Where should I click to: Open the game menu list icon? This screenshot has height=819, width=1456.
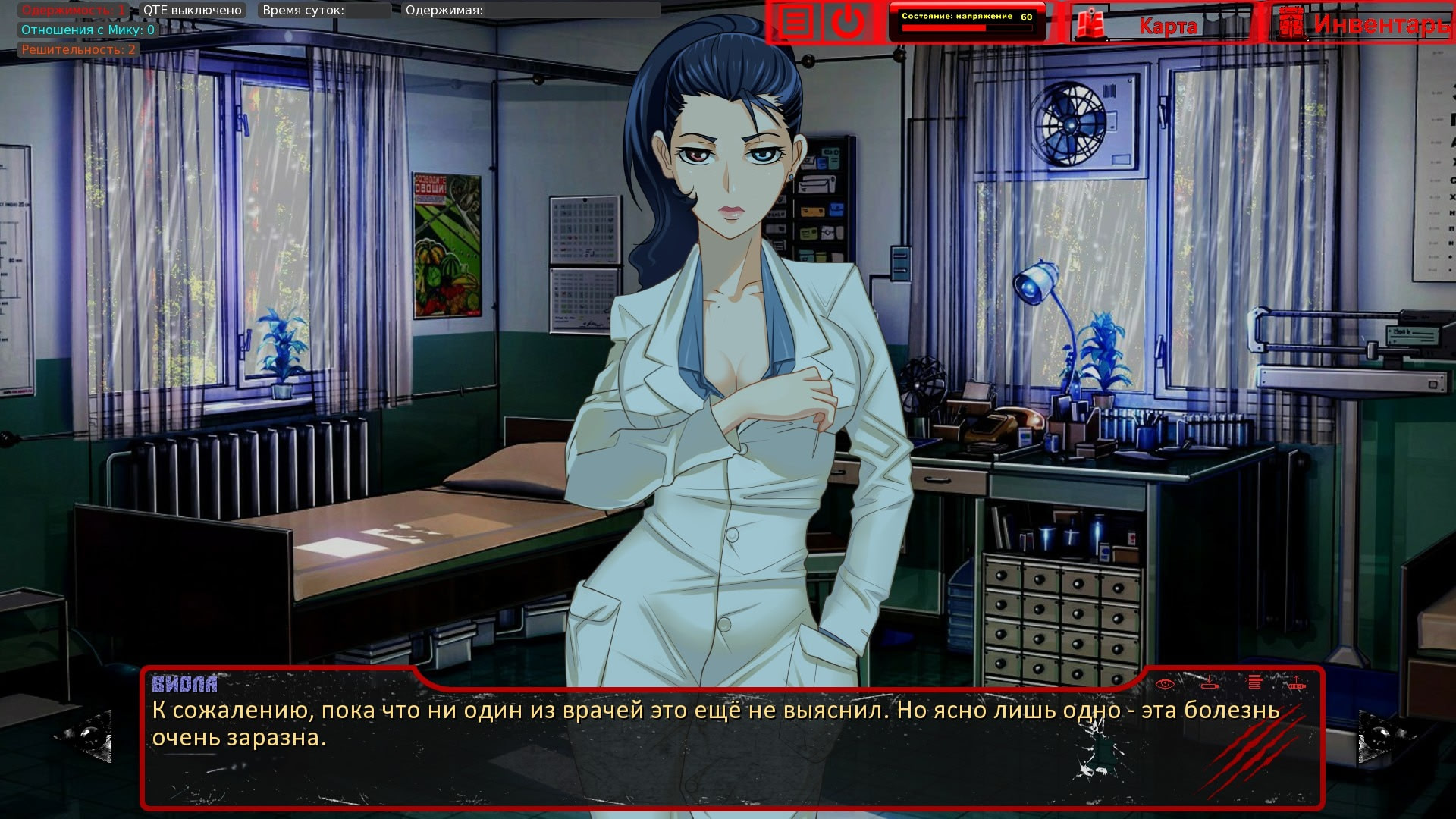(x=795, y=23)
